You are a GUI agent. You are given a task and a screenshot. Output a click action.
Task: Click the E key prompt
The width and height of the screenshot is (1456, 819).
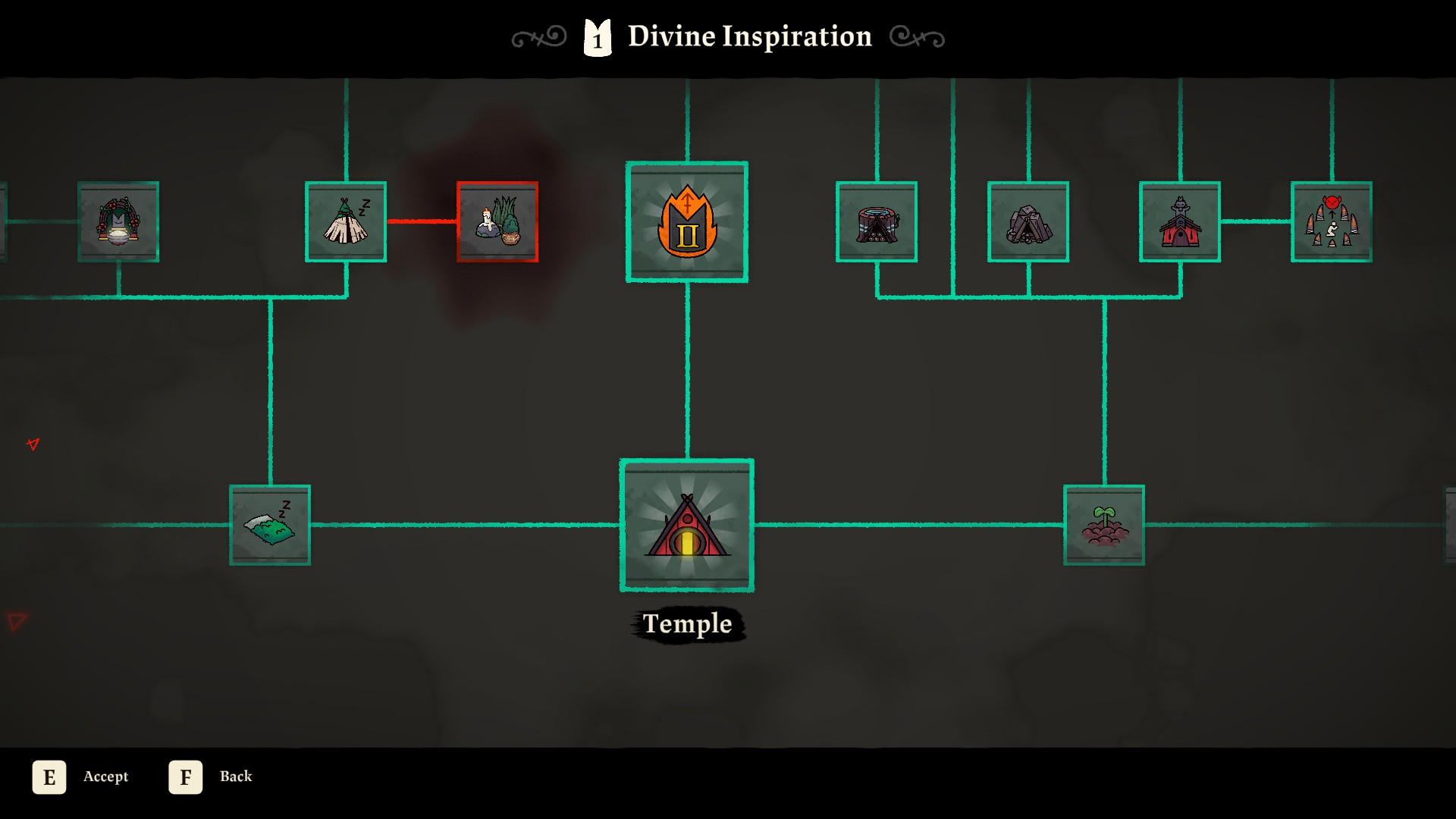(49, 777)
